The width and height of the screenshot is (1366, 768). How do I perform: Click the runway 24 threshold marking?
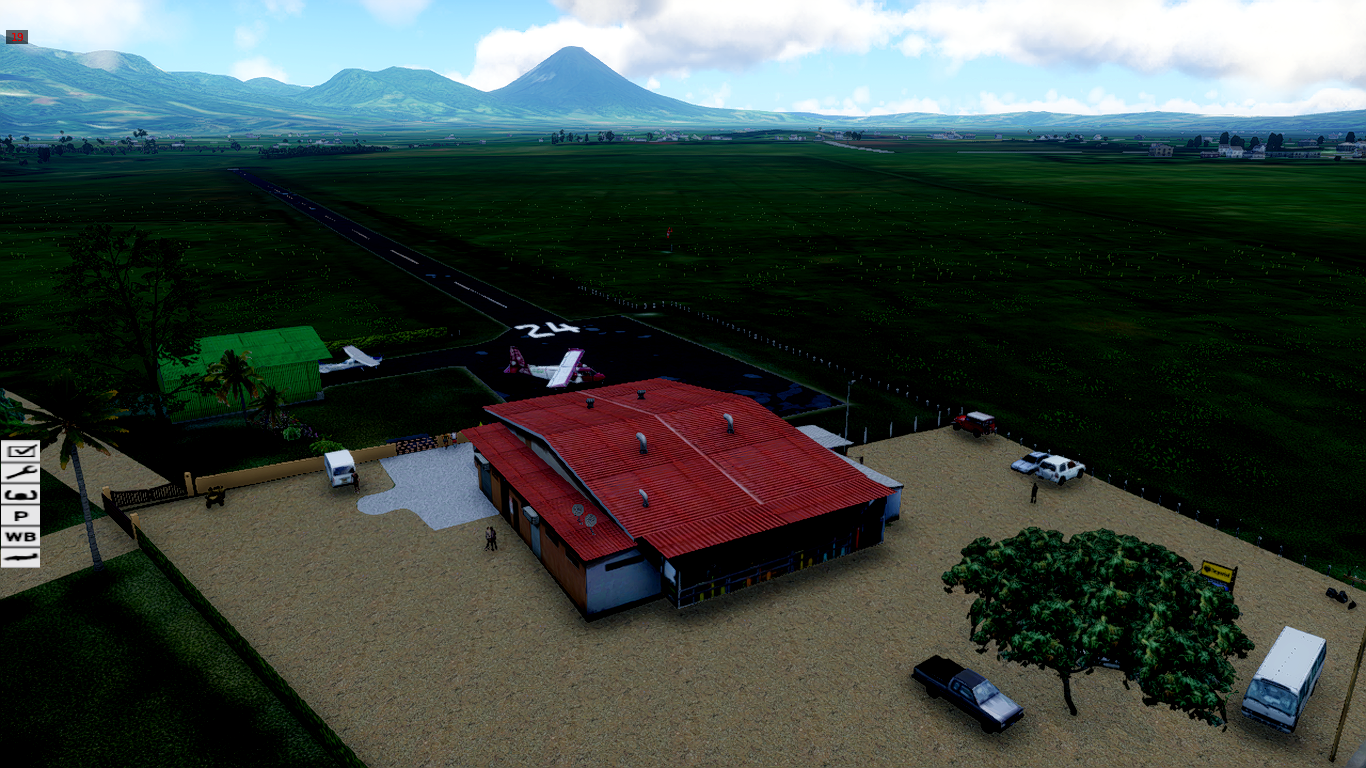[548, 330]
